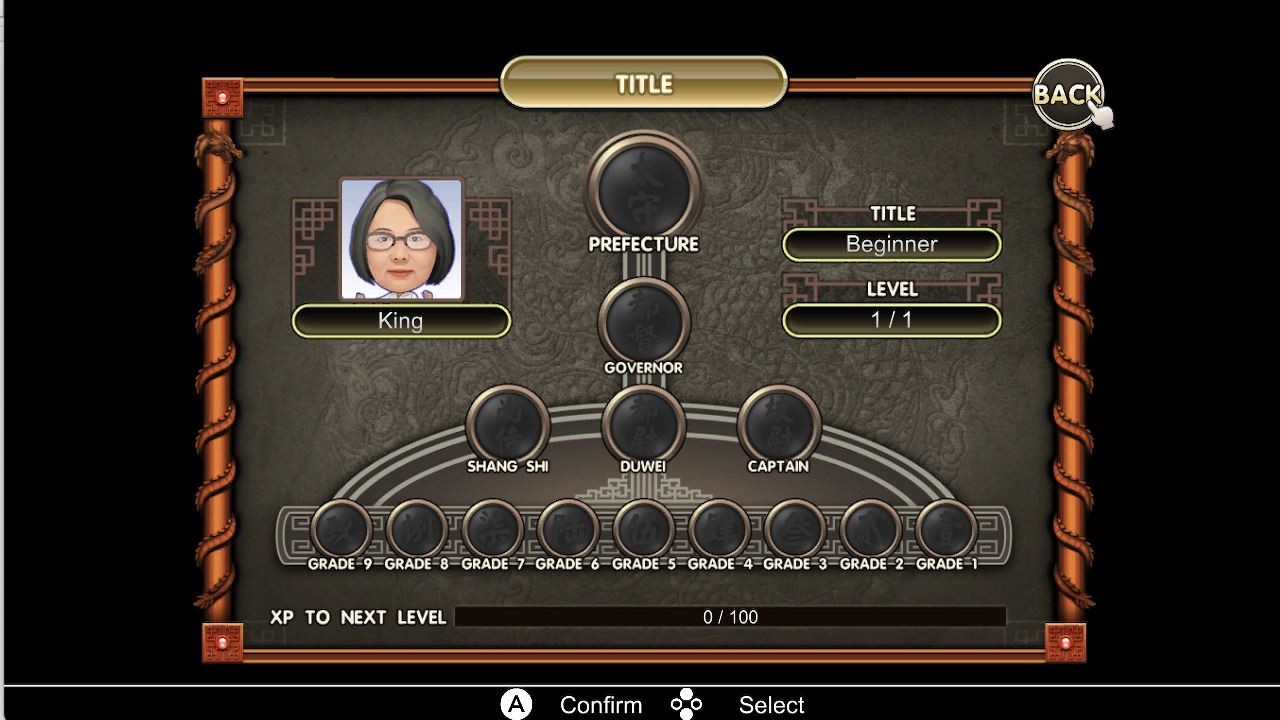The height and width of the screenshot is (720, 1280).
Task: Open the Beginner title field
Action: point(891,244)
